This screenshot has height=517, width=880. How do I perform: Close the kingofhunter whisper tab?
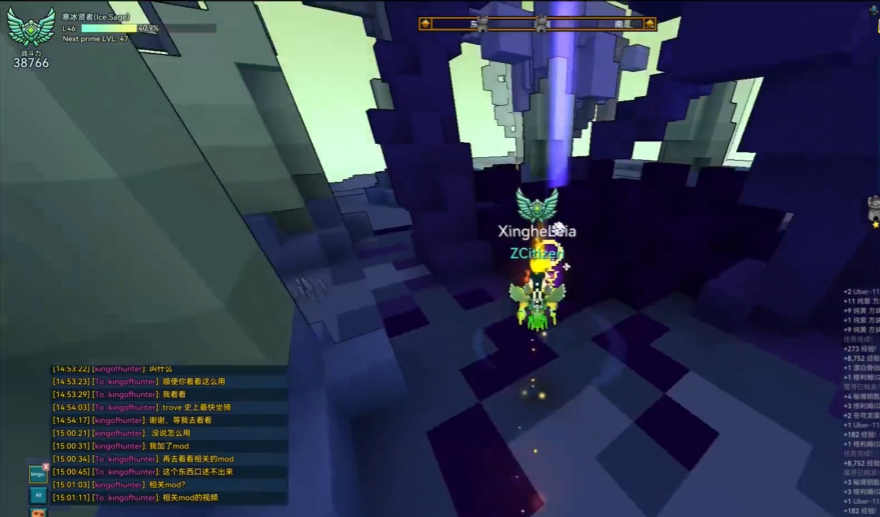(x=46, y=465)
